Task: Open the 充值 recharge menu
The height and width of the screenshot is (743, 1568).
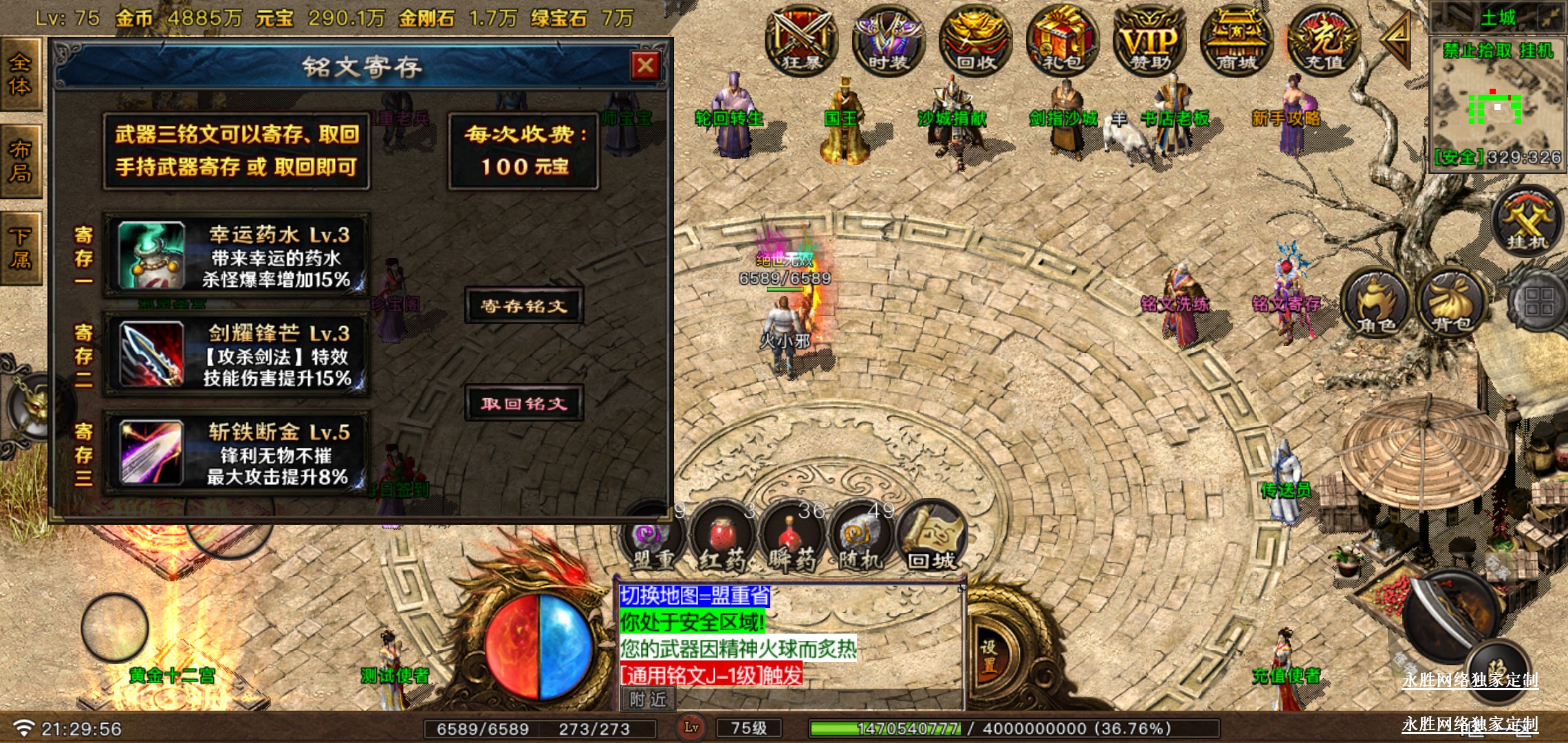Action: 1324,40
